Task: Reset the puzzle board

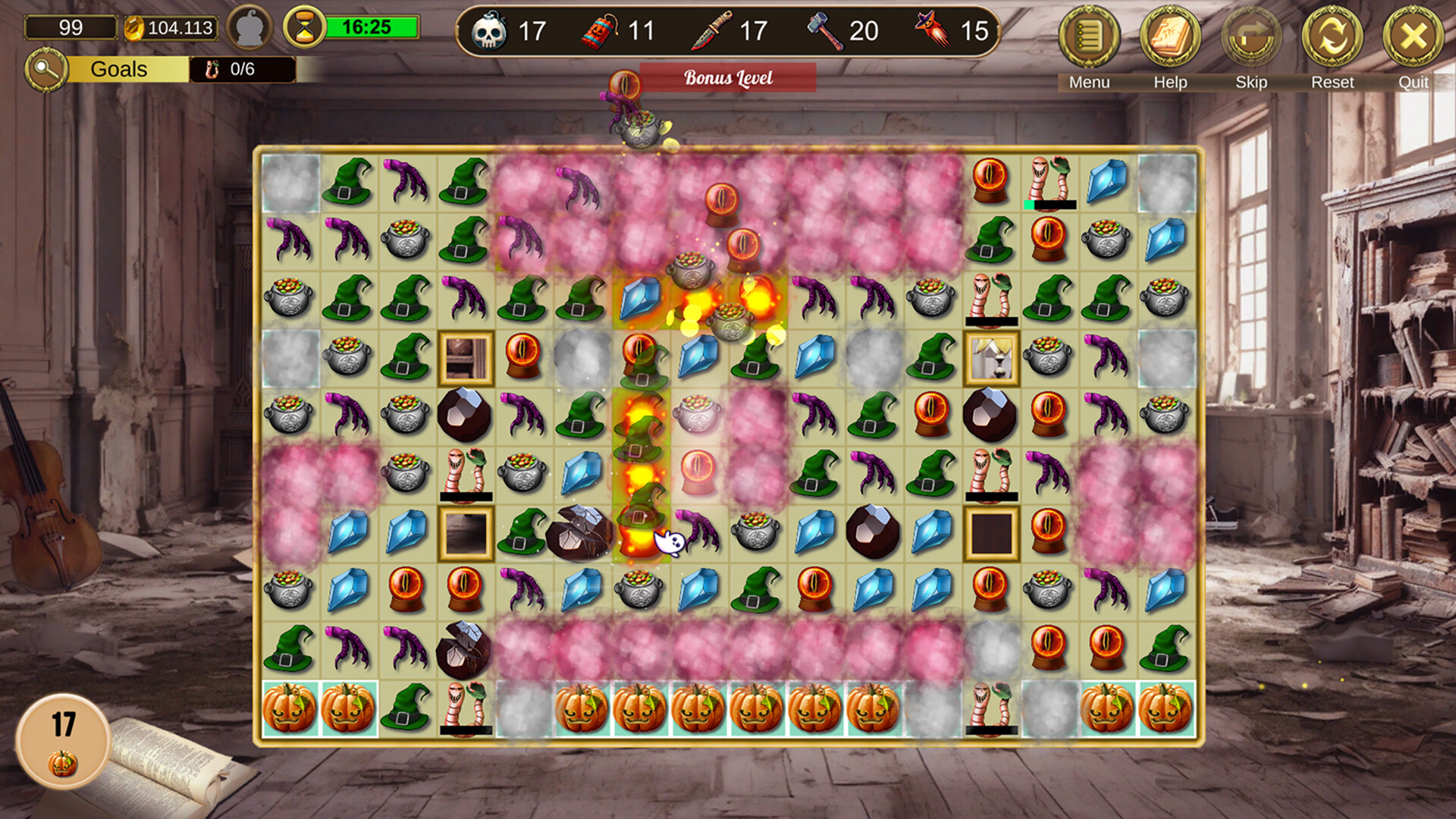Action: click(1333, 36)
